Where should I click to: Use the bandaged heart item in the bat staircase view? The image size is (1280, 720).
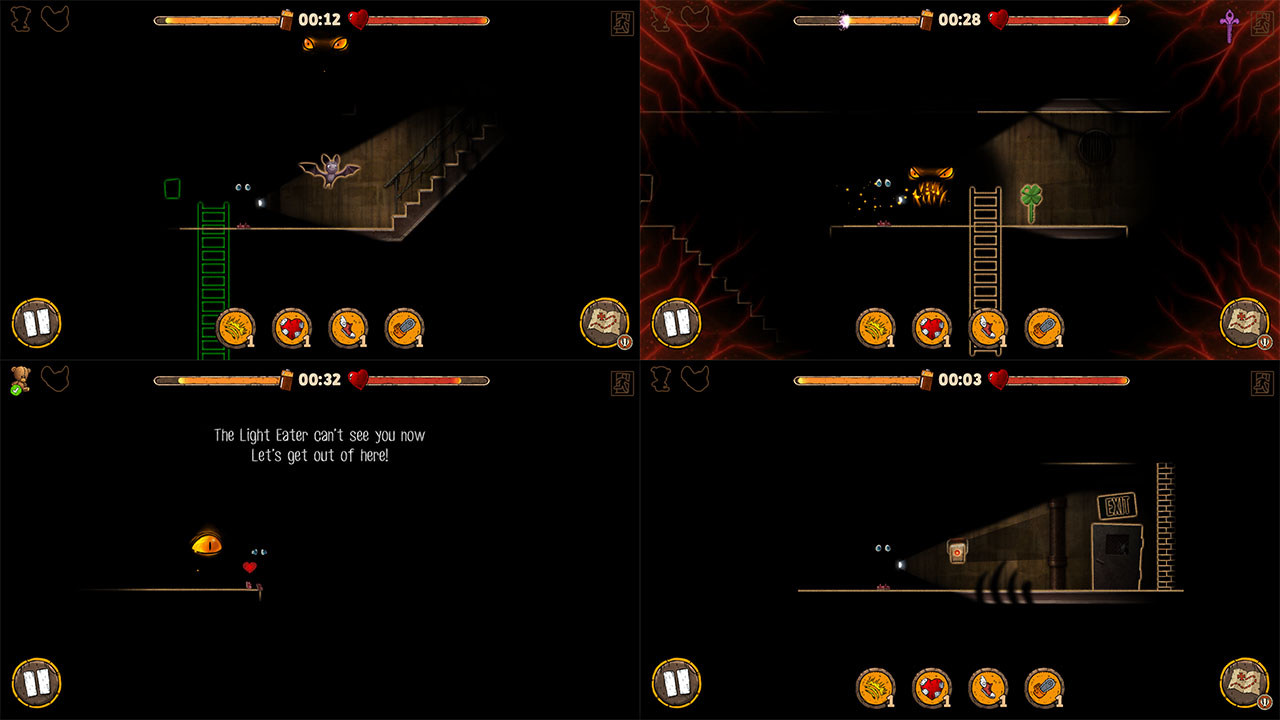[x=292, y=328]
